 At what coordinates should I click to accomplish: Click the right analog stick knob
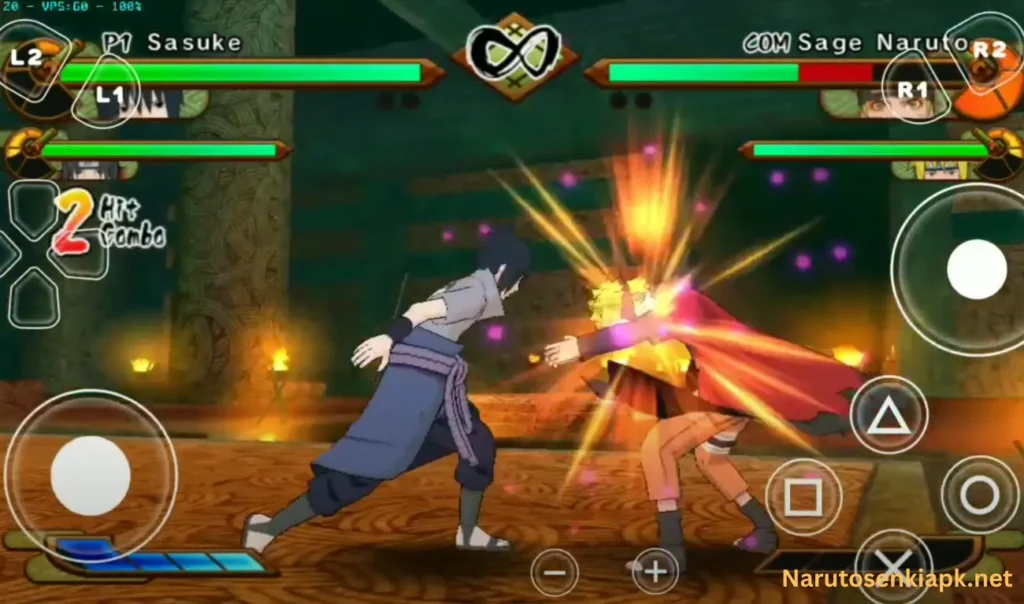click(976, 269)
